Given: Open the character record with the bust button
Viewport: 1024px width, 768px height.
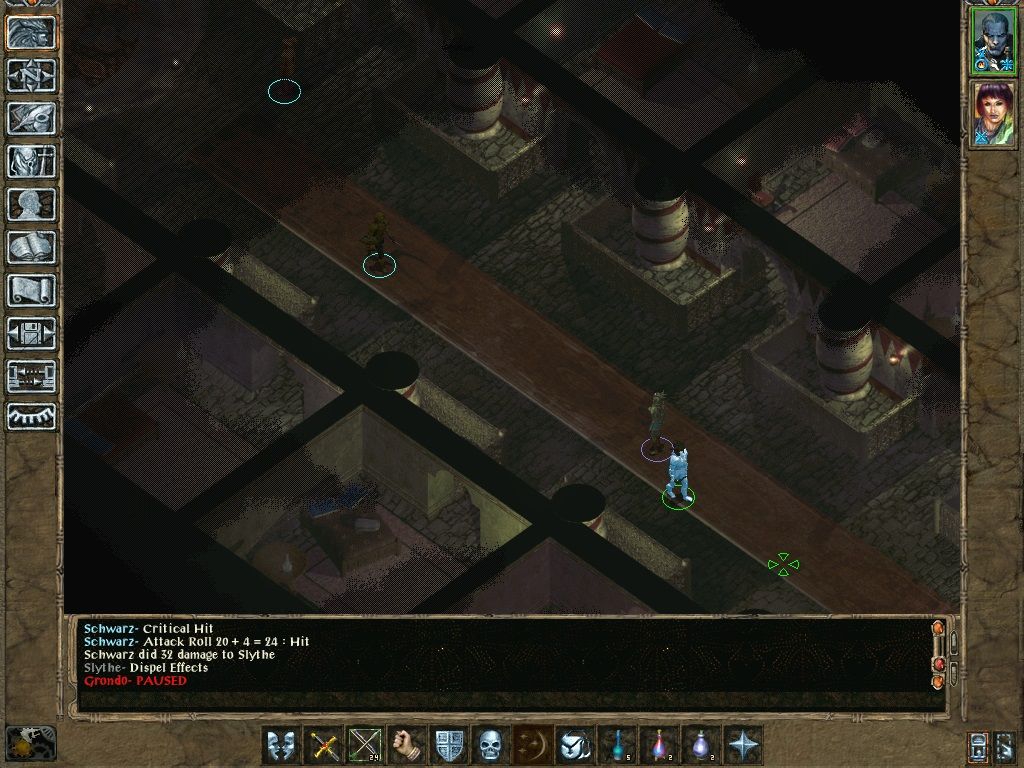Looking at the screenshot, I should coord(31,204).
